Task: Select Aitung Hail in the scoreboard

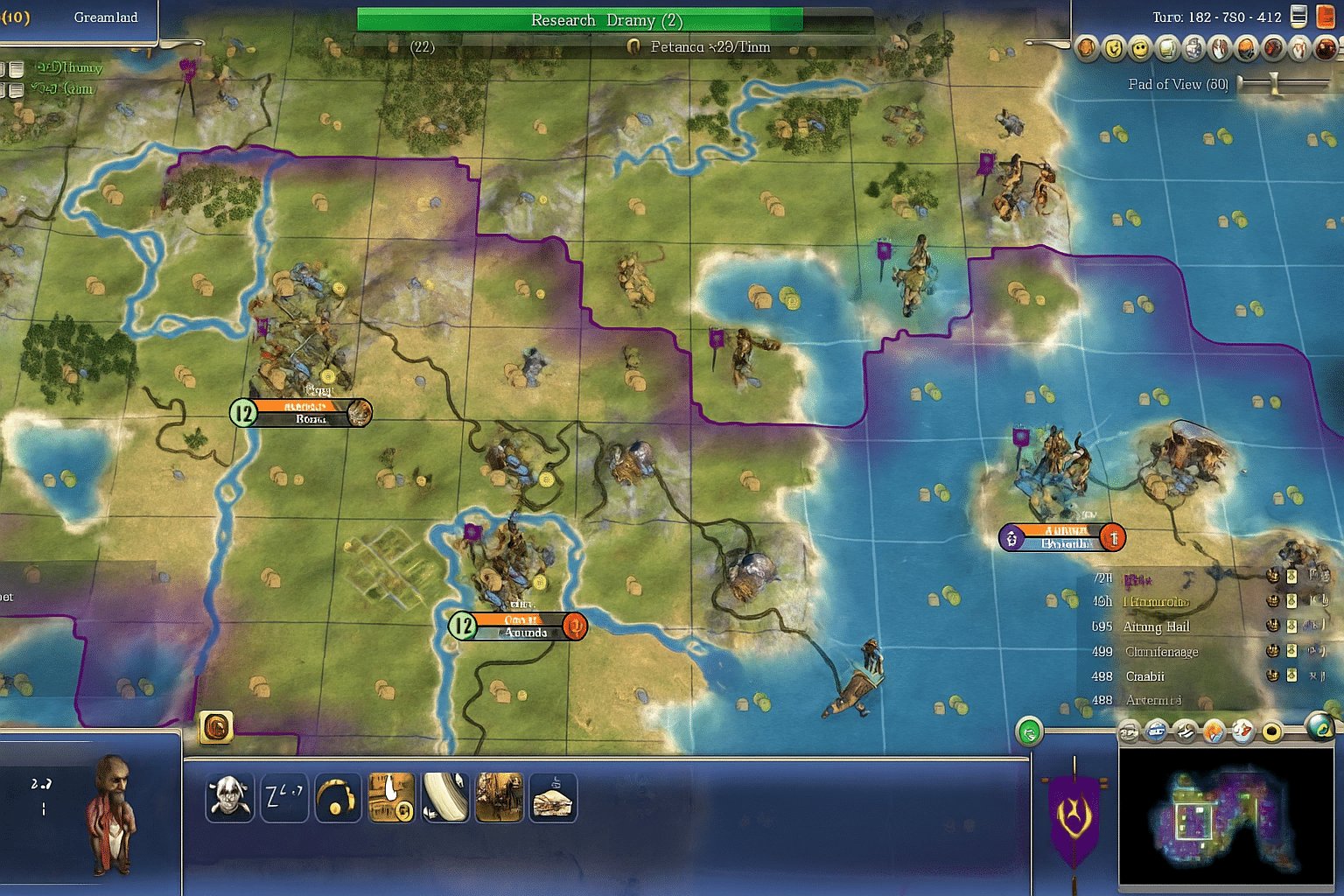Action: tap(1157, 626)
